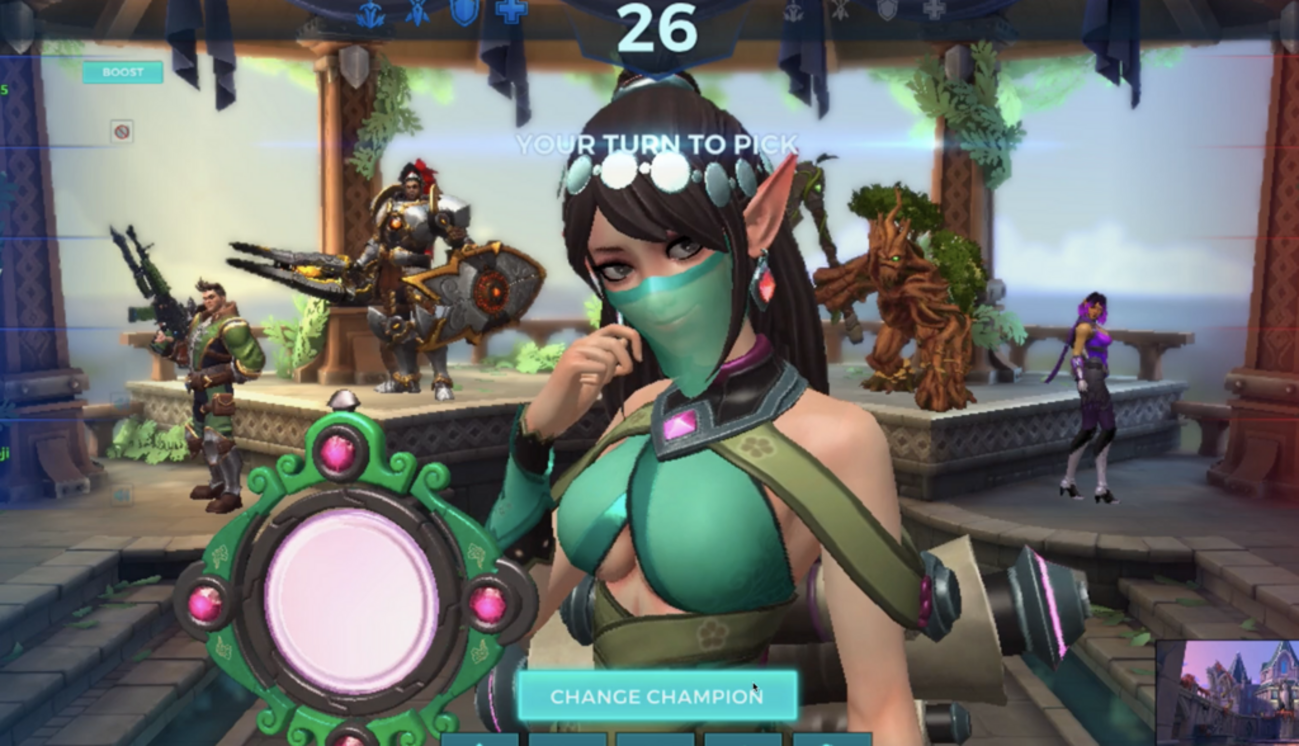Choose the blue shield Front Line icon
The image size is (1299, 746).
point(464,12)
